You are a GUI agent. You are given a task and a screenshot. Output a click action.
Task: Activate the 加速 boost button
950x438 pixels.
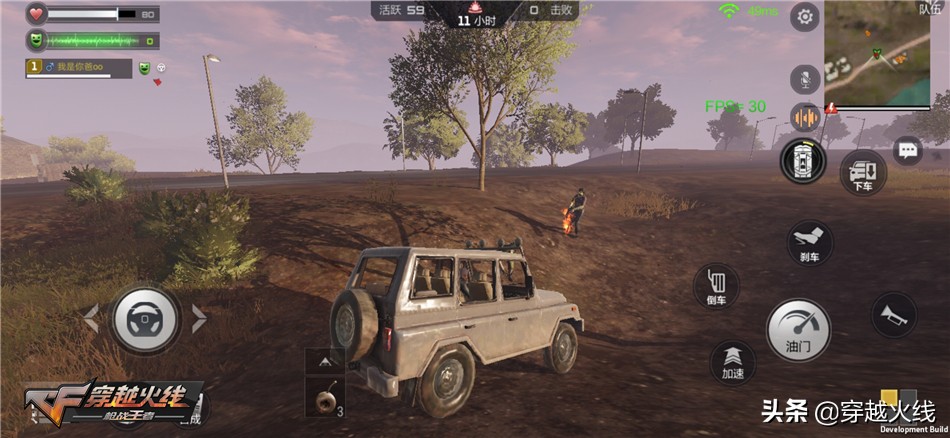[733, 363]
